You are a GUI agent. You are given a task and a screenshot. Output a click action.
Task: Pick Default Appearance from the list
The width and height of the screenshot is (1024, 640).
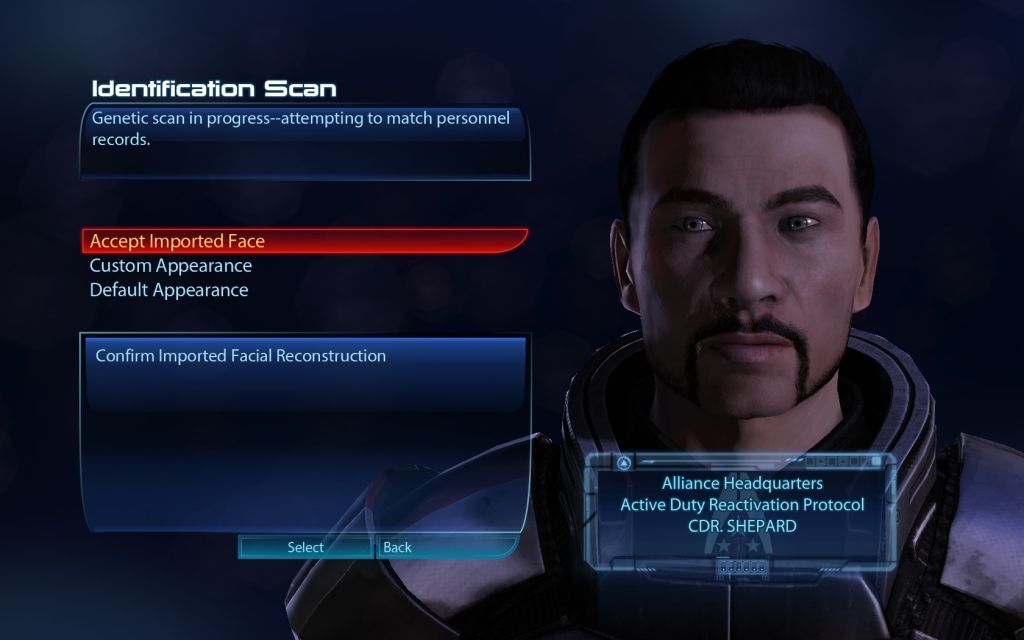point(169,290)
